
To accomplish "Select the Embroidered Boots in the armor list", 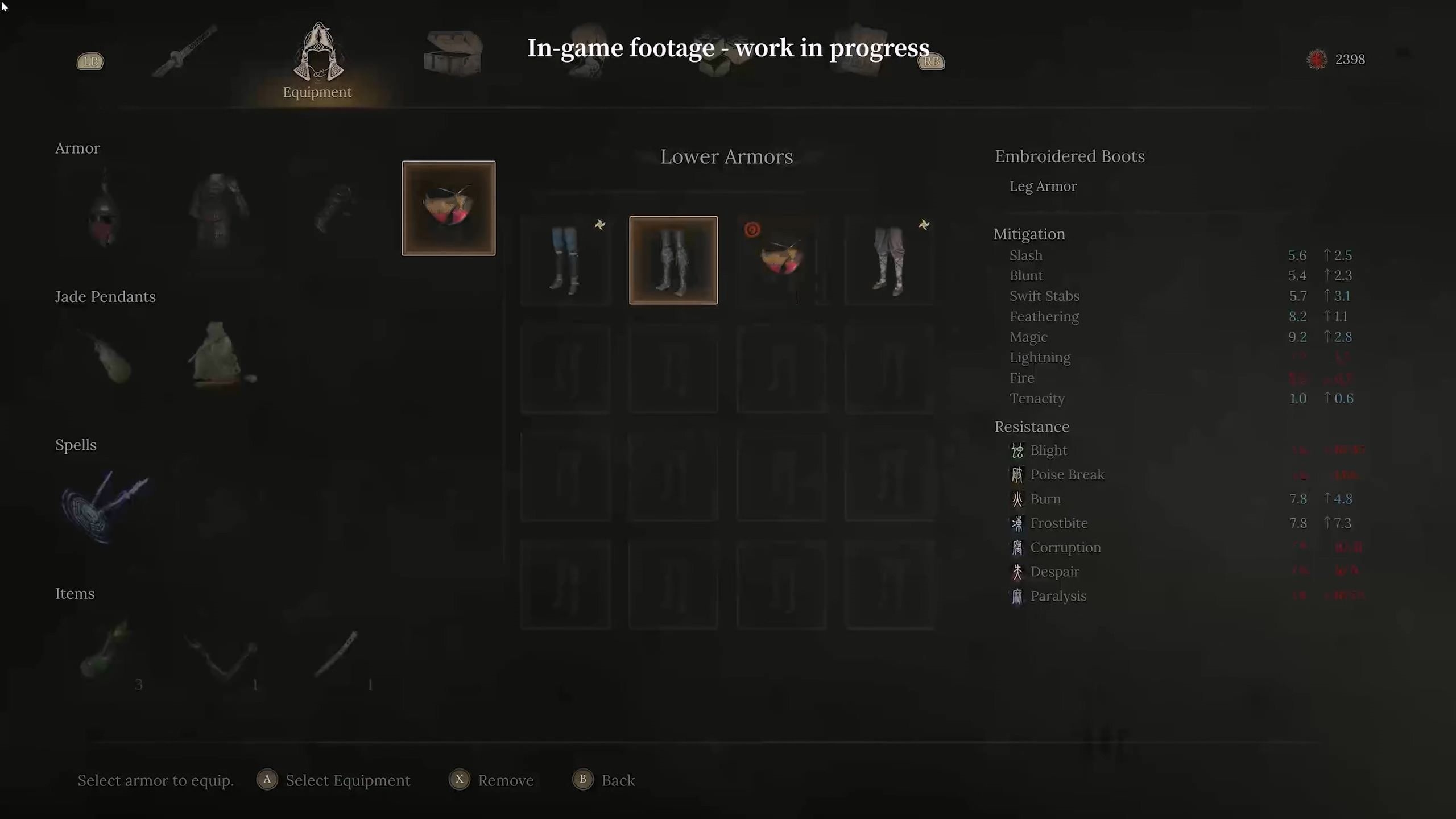I will tap(781, 260).
